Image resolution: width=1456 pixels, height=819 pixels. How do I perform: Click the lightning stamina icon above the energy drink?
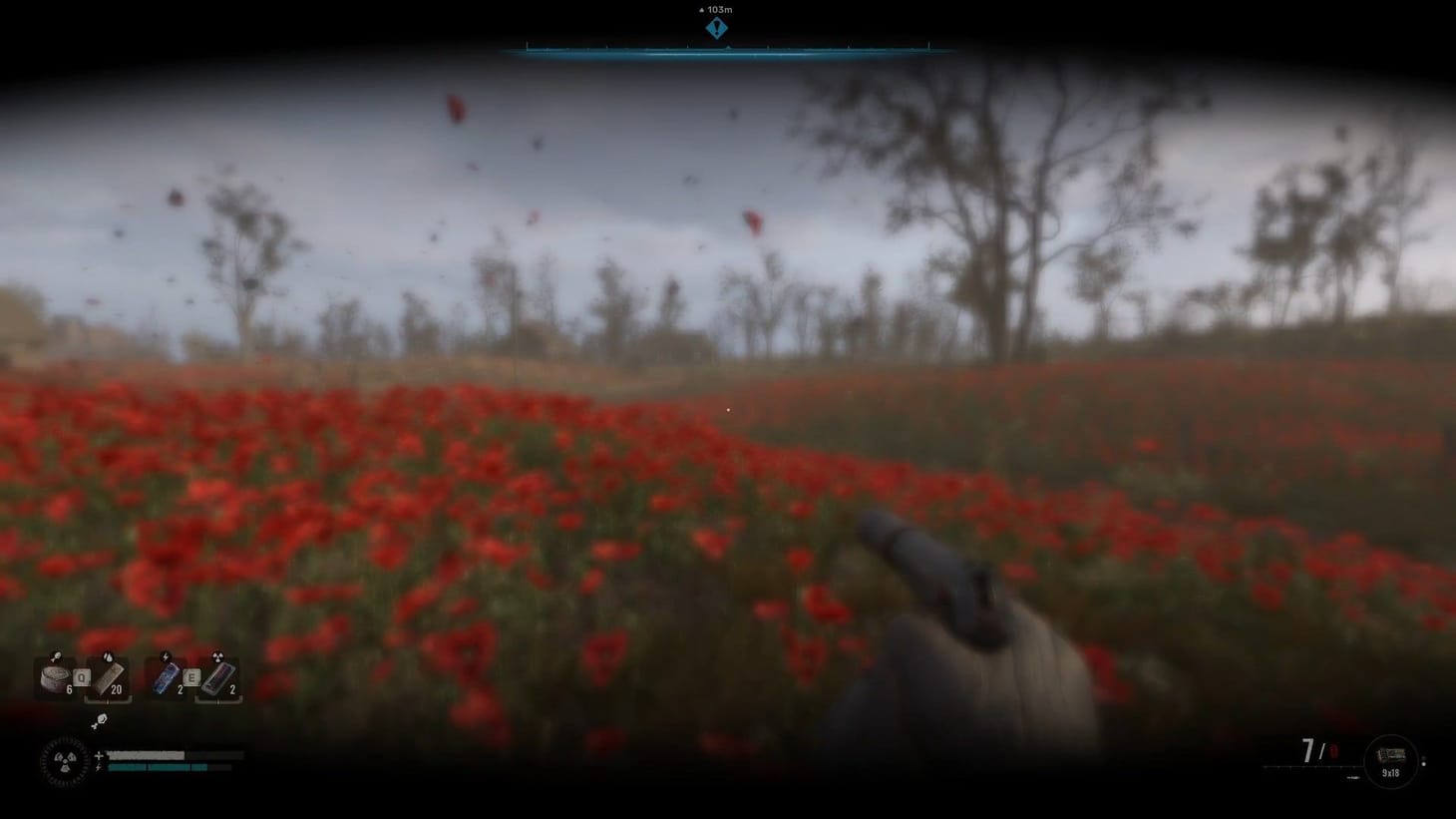pos(165,655)
